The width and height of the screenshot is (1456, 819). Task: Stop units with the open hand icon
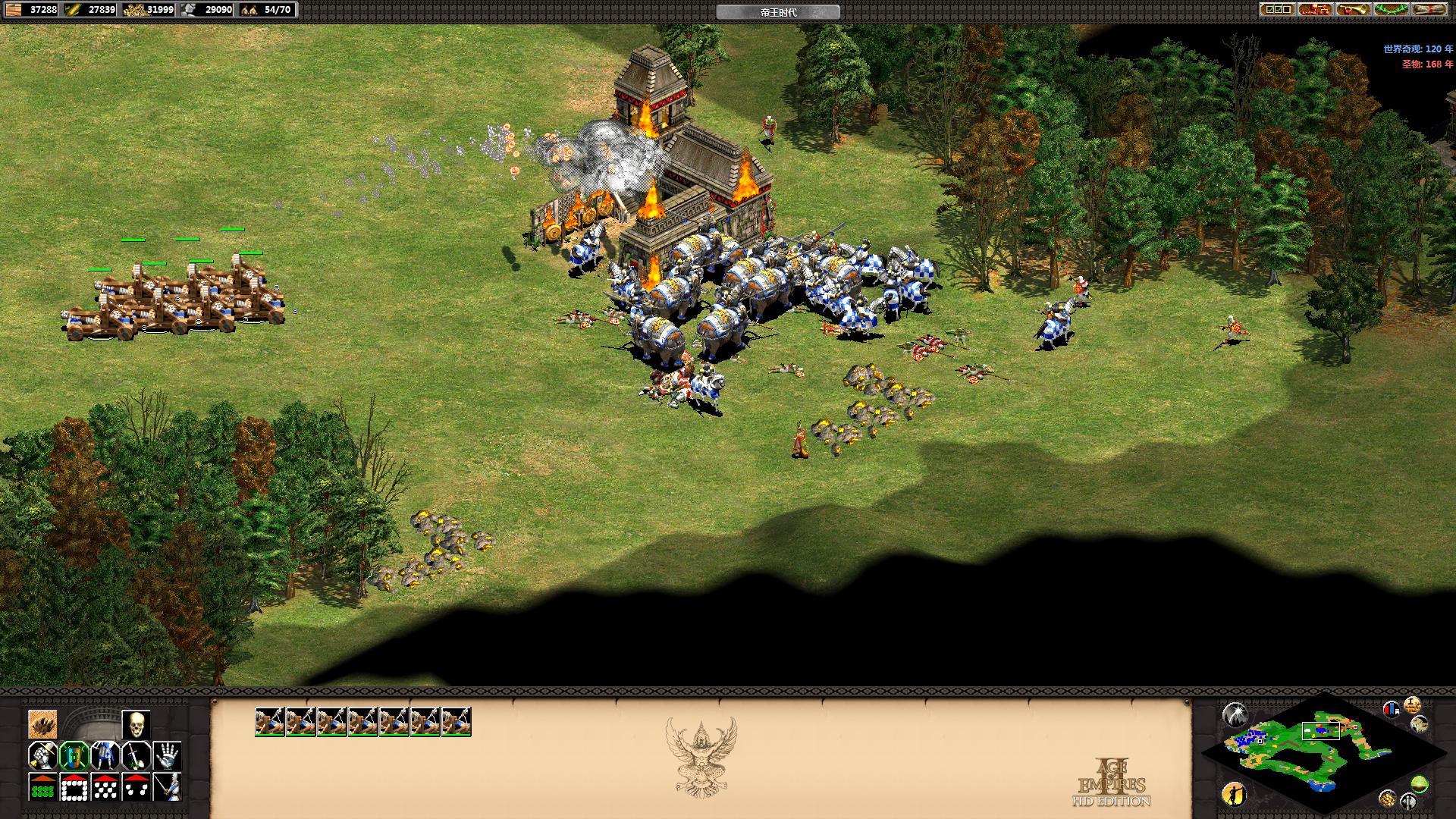(167, 756)
